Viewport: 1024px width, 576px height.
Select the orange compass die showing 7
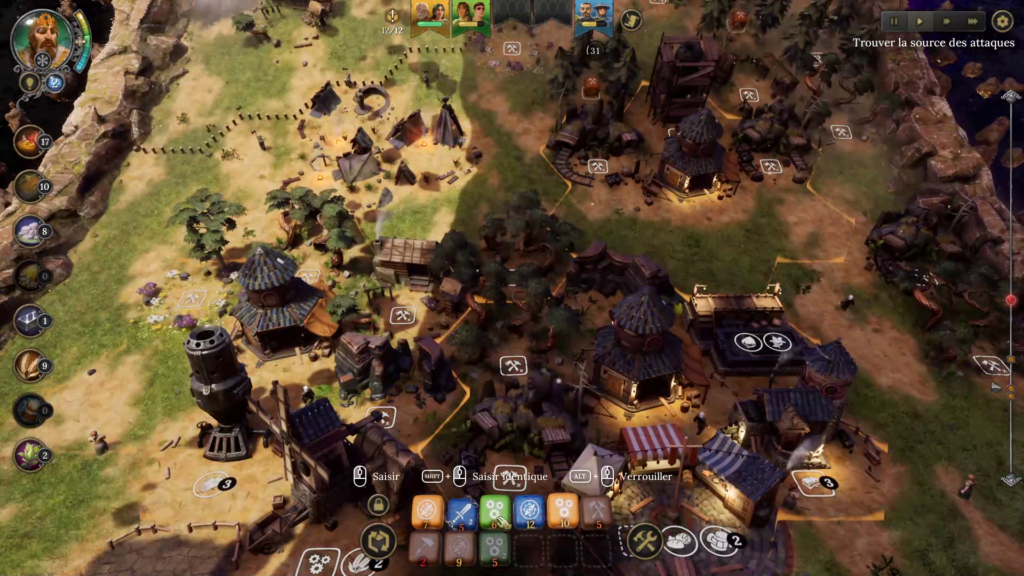click(x=428, y=512)
